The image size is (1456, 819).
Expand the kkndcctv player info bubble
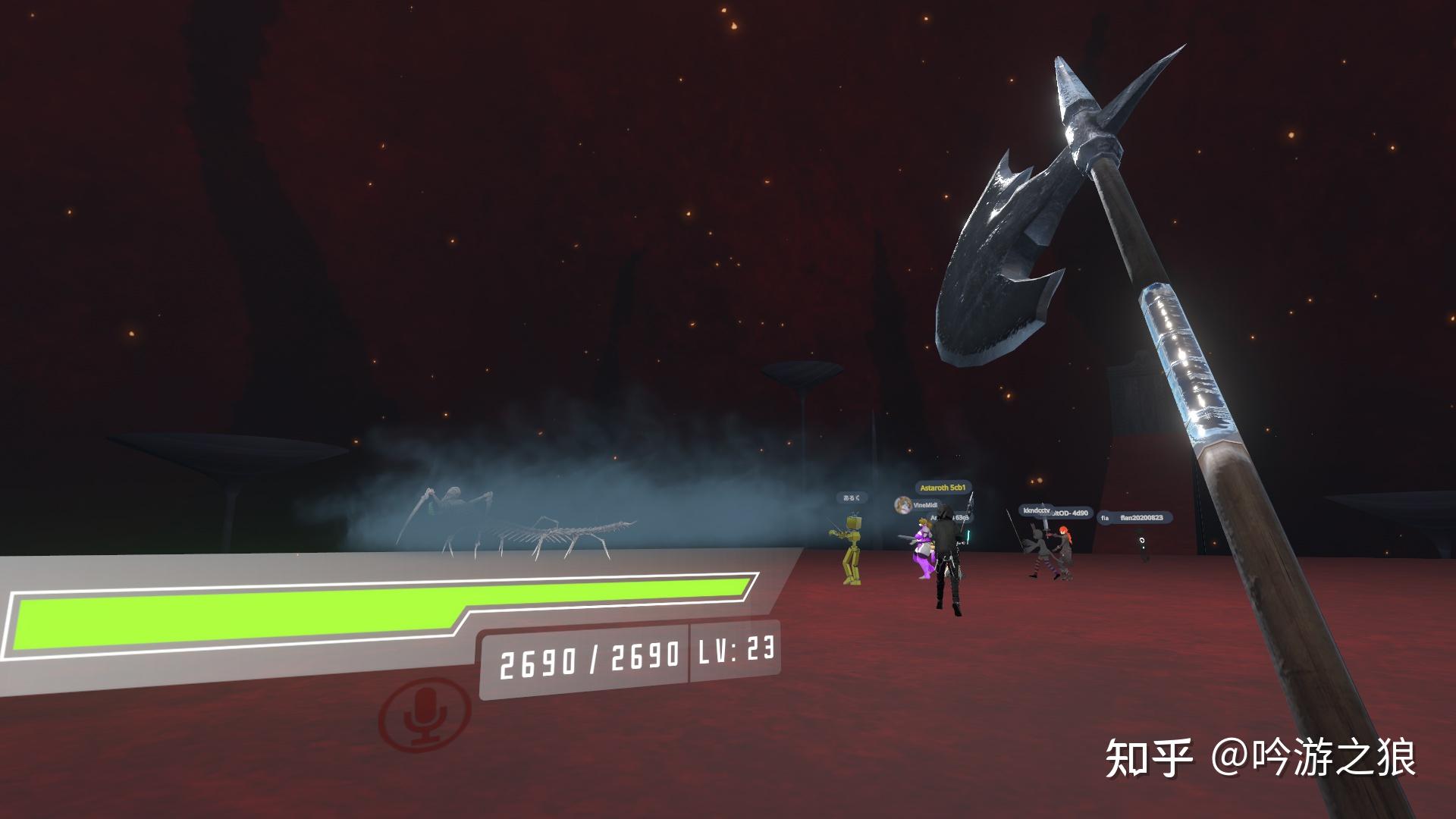[1036, 510]
